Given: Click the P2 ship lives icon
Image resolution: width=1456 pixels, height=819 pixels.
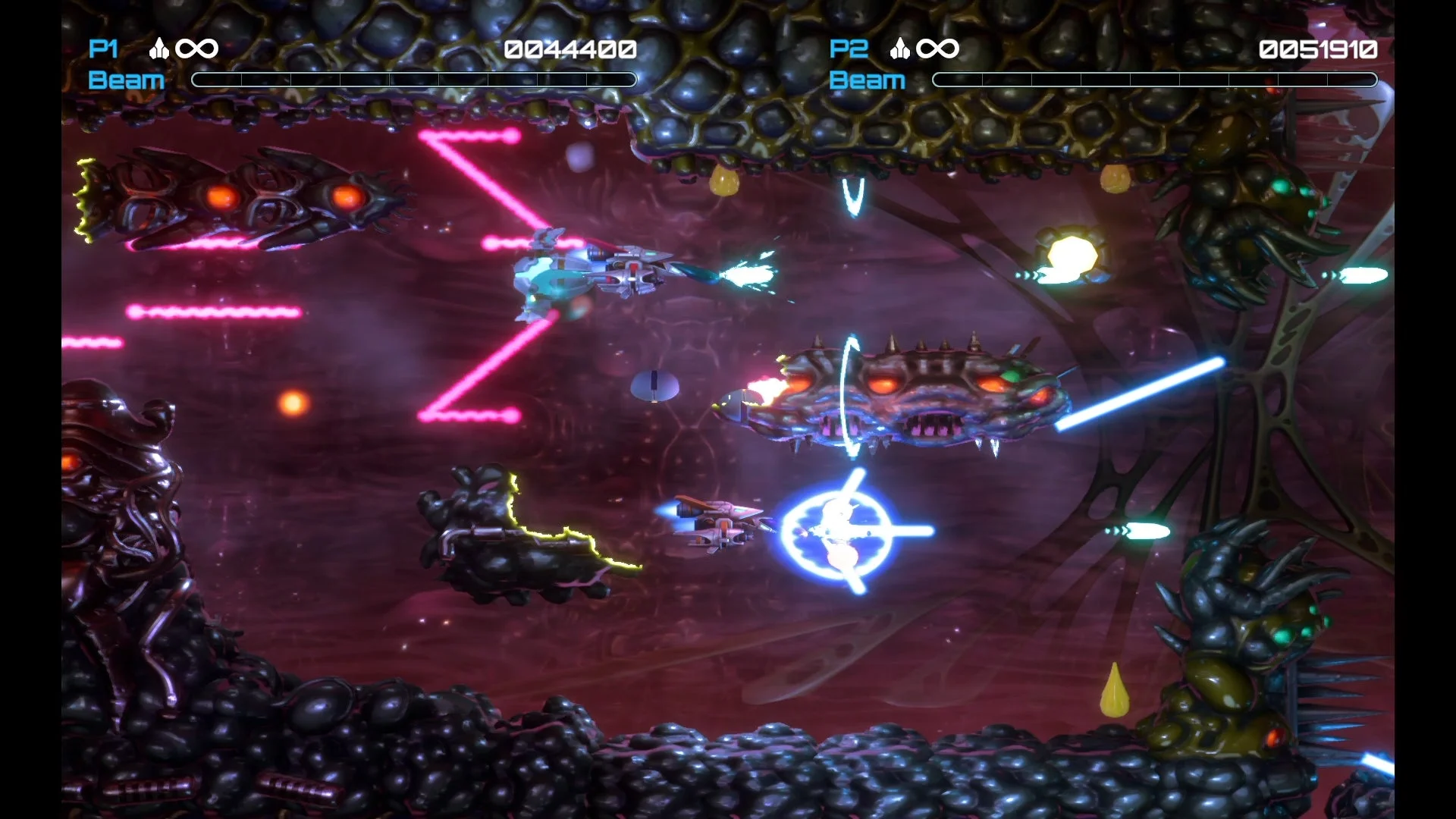Looking at the screenshot, I should 899,49.
